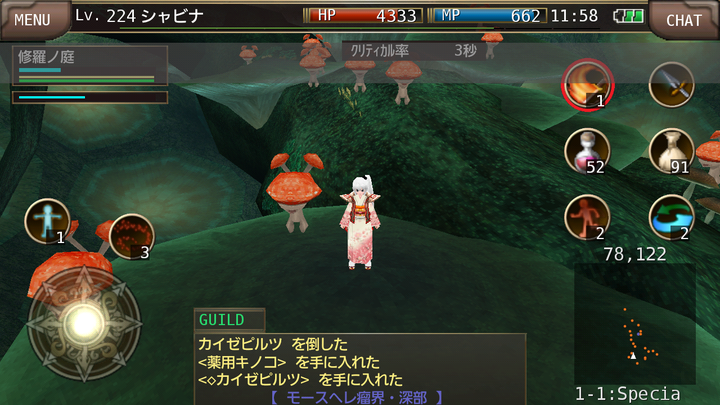
Task: Tap the glowing virtual joystick center
Action: pos(84,322)
